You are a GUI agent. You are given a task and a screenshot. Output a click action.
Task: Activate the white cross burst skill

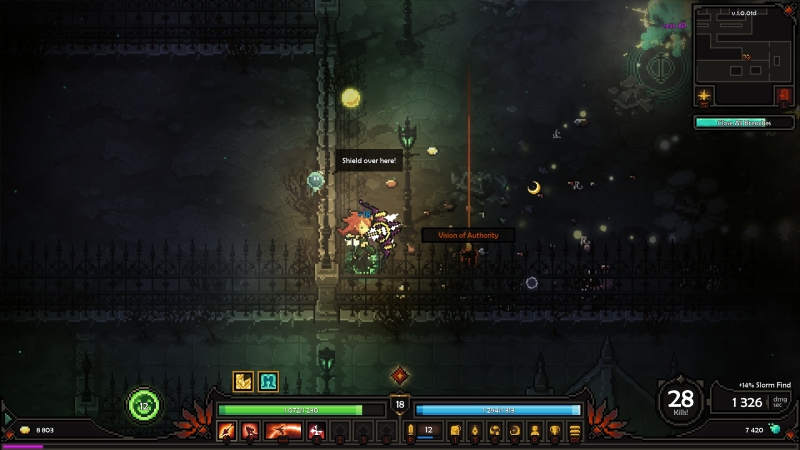pos(317,431)
